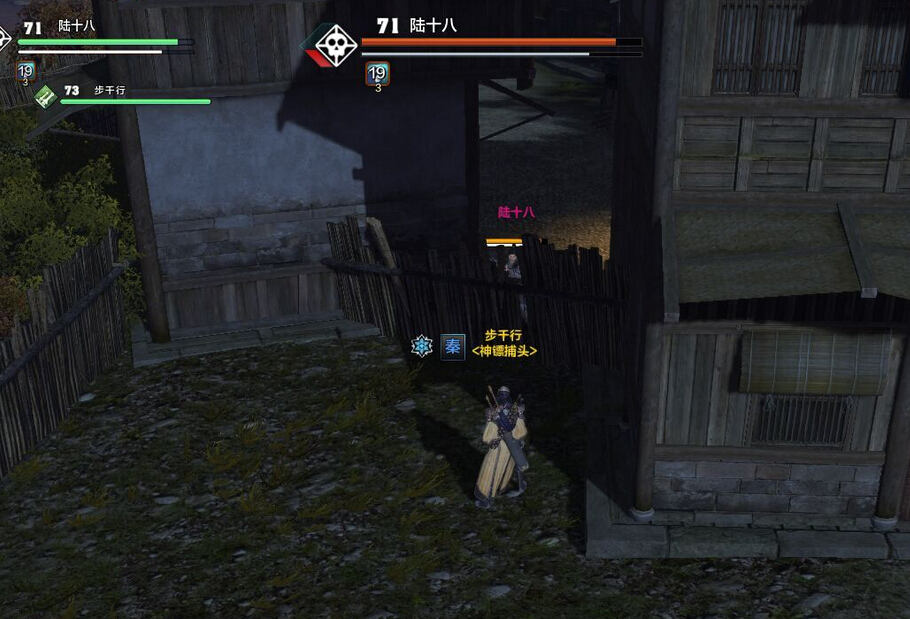Select the green emblem beside 步千行 level 73
This screenshot has width=910, height=619.
pyautogui.click(x=46, y=95)
